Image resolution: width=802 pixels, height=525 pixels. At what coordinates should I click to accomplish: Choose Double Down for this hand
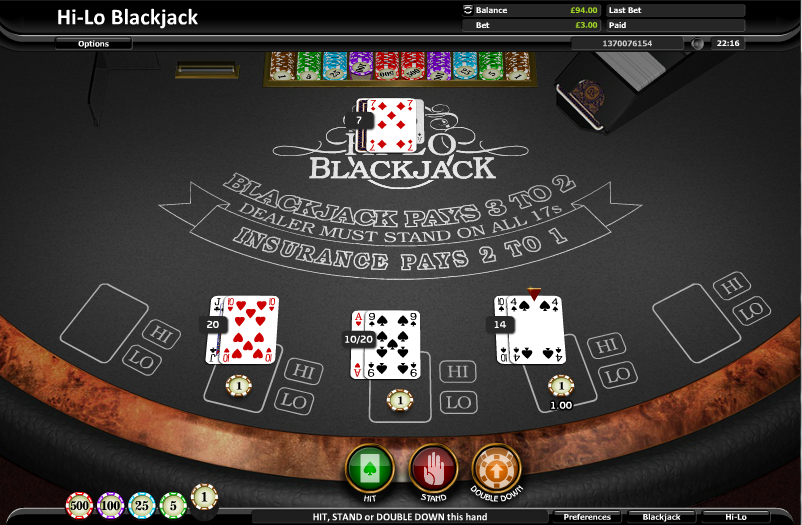(497, 467)
